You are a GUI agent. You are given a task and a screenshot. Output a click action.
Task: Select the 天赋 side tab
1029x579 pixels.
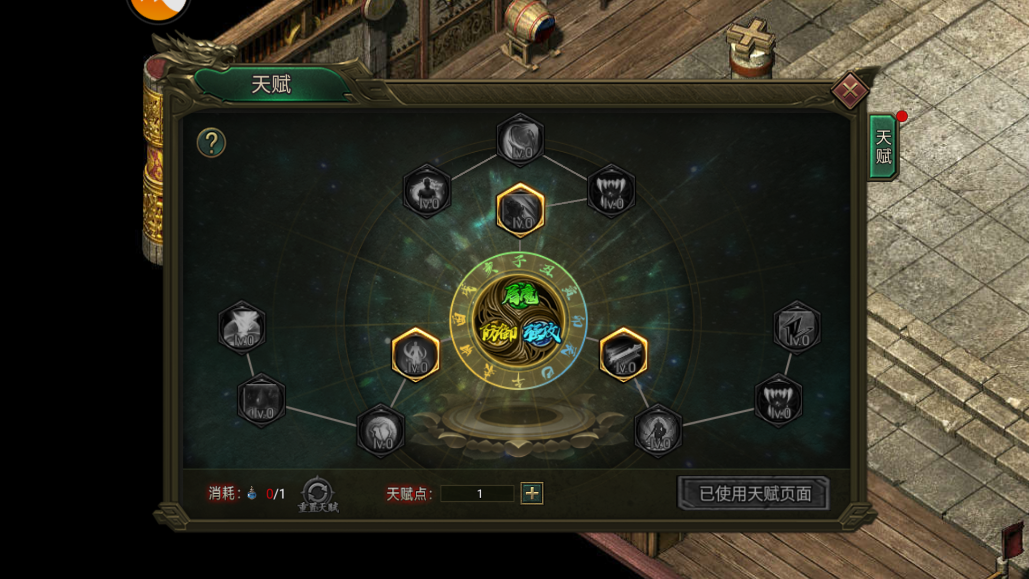[883, 147]
